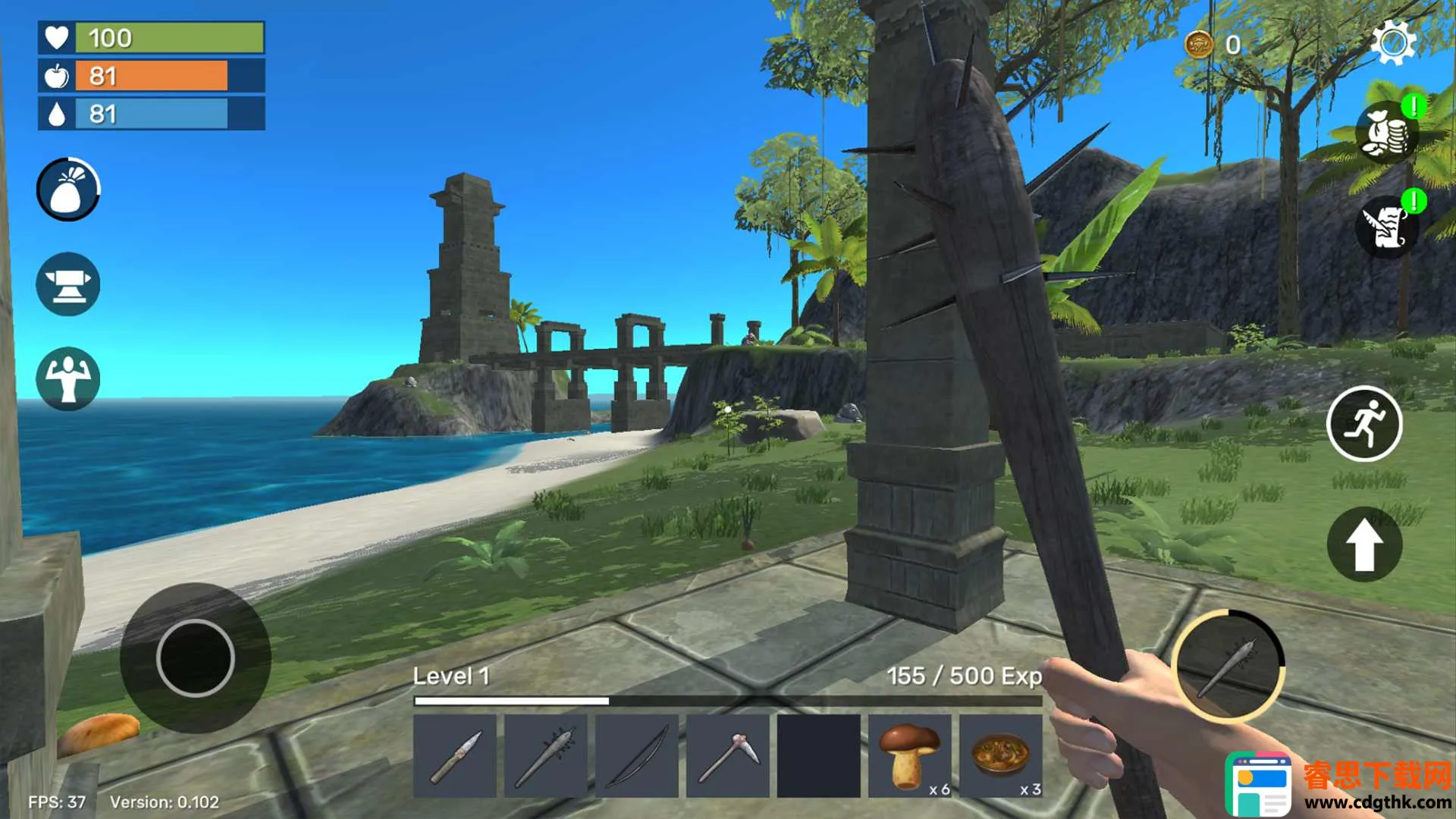The height and width of the screenshot is (819, 1456).
Task: Open the inventory bag
Action: (68, 190)
